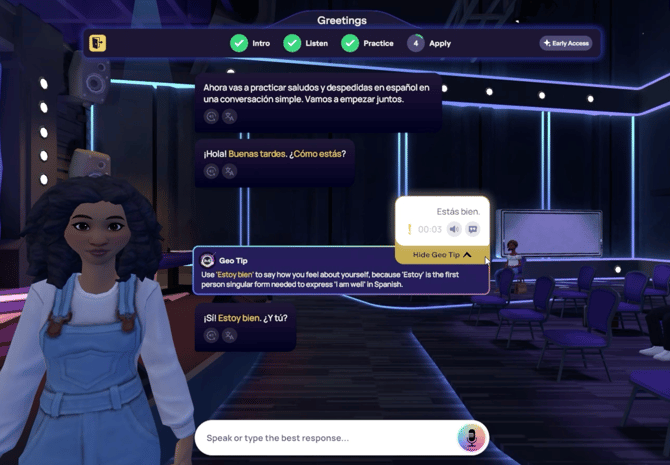
Task: Replay the '¡Sí! Estoy bien' message audio
Action: click(x=212, y=335)
